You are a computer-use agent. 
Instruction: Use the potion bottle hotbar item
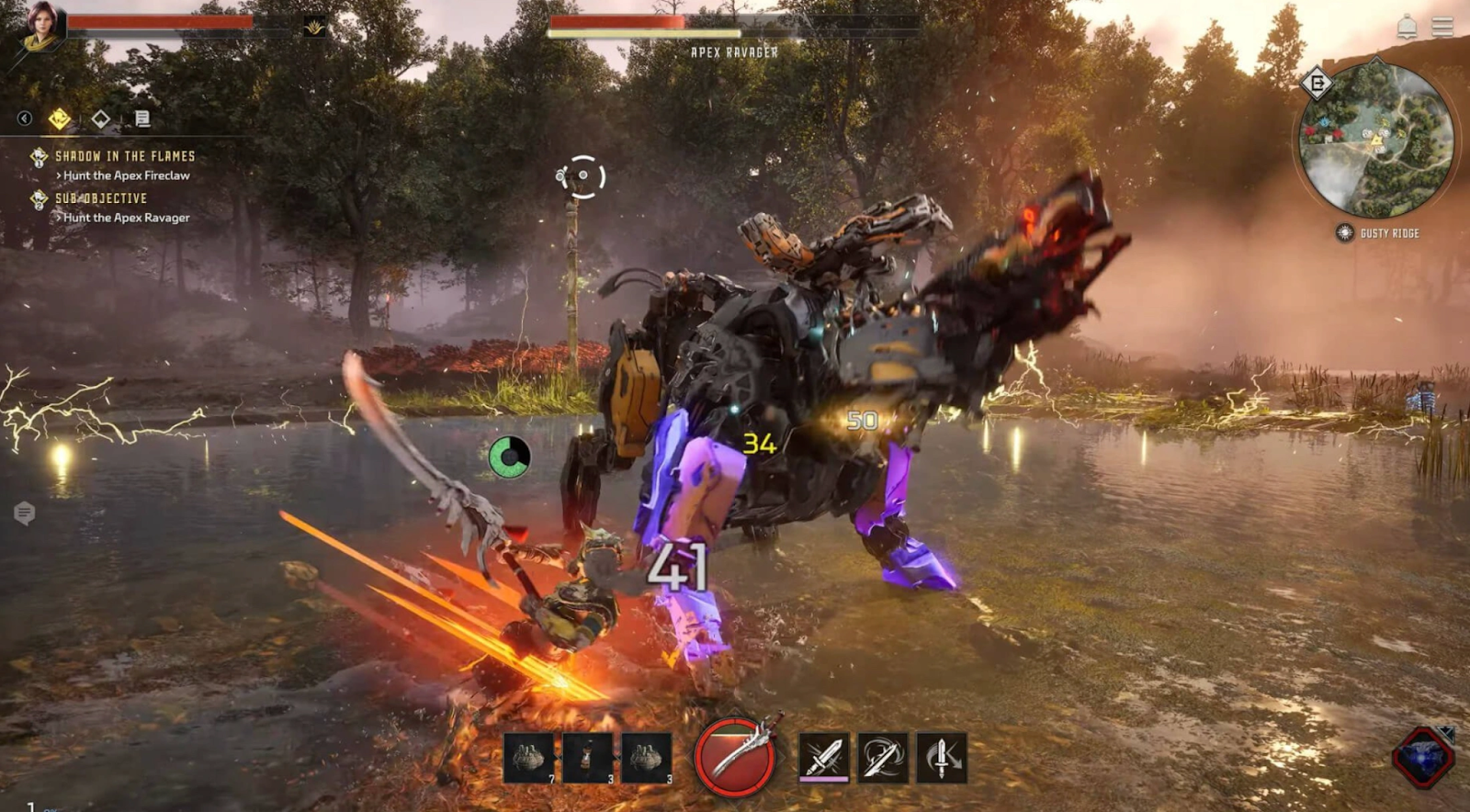[x=588, y=758]
